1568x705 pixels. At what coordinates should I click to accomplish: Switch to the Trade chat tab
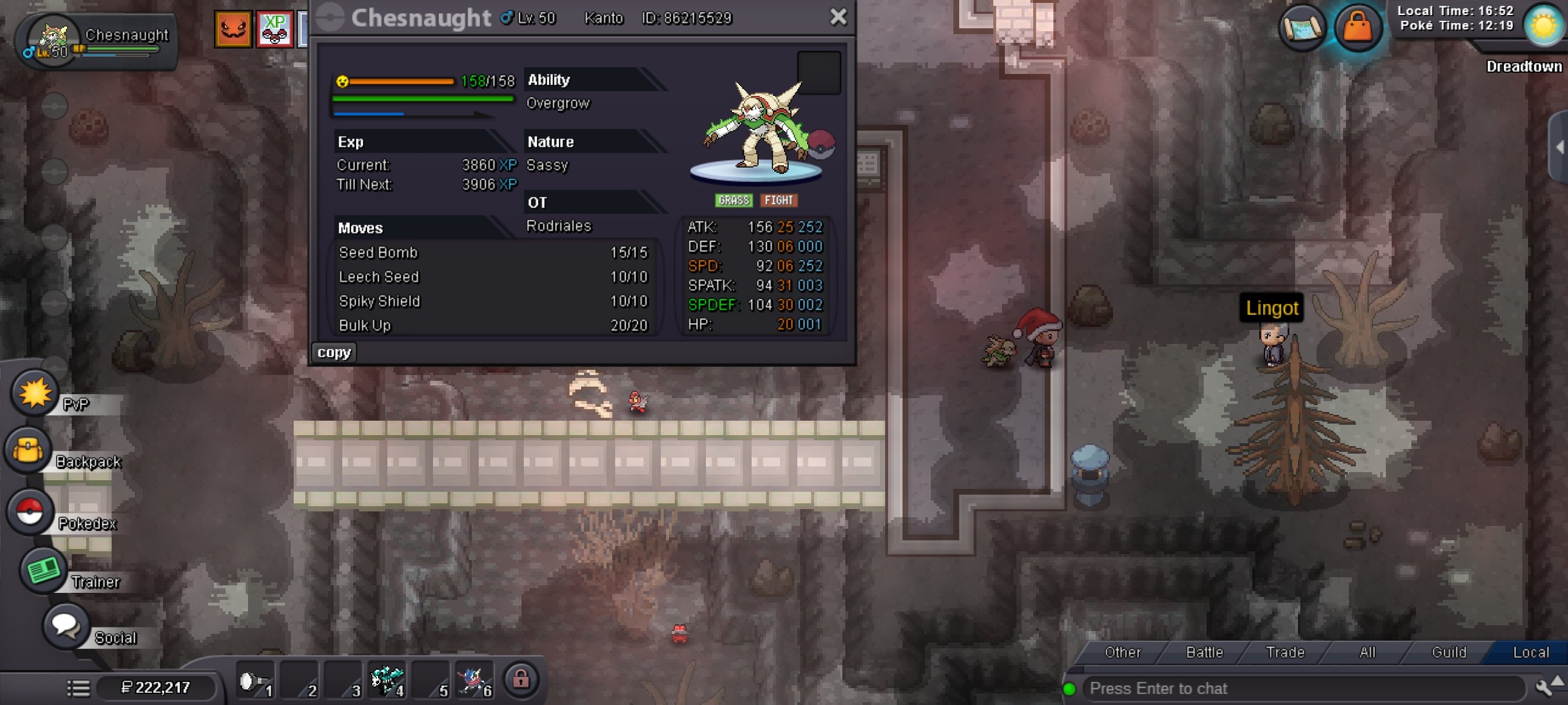tap(1285, 652)
